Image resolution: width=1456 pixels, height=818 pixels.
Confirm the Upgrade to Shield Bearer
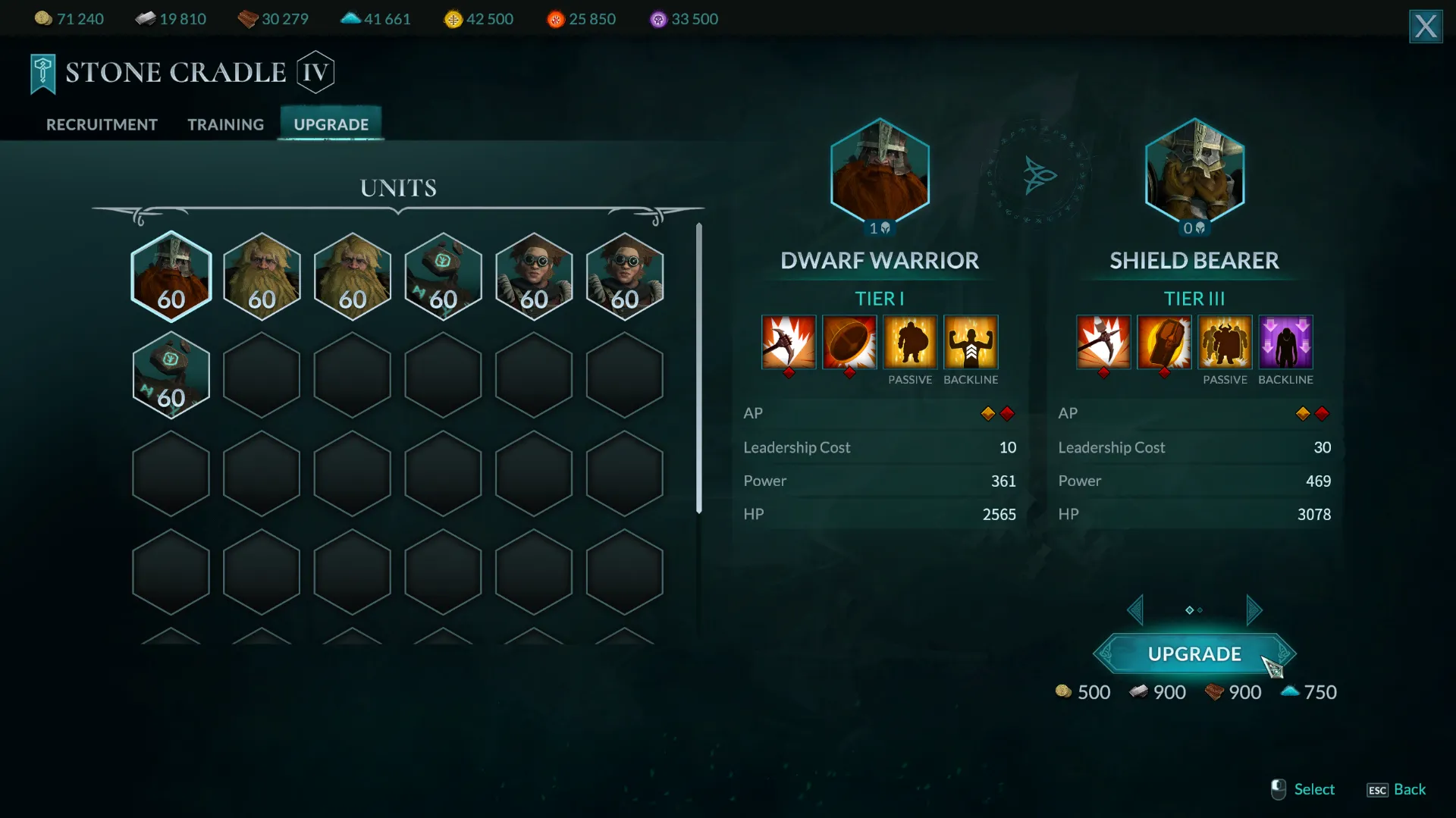[1194, 653]
